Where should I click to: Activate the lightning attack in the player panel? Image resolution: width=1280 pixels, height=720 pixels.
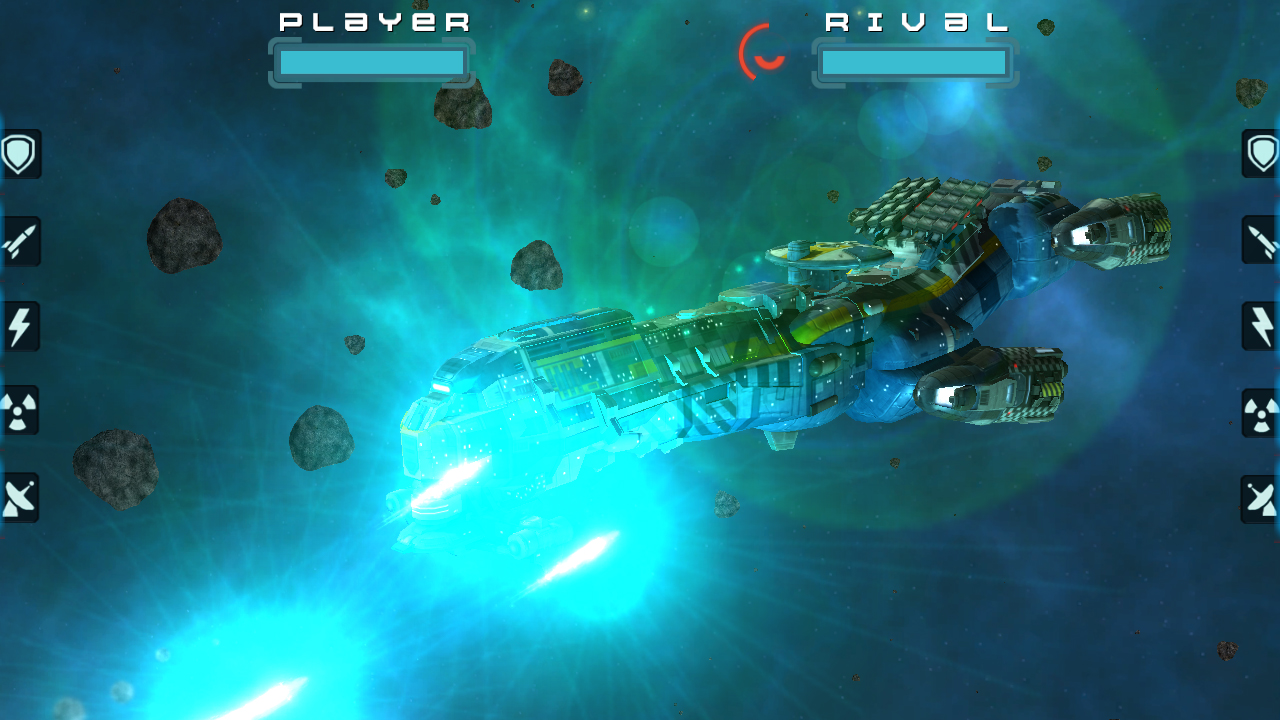click(x=20, y=326)
